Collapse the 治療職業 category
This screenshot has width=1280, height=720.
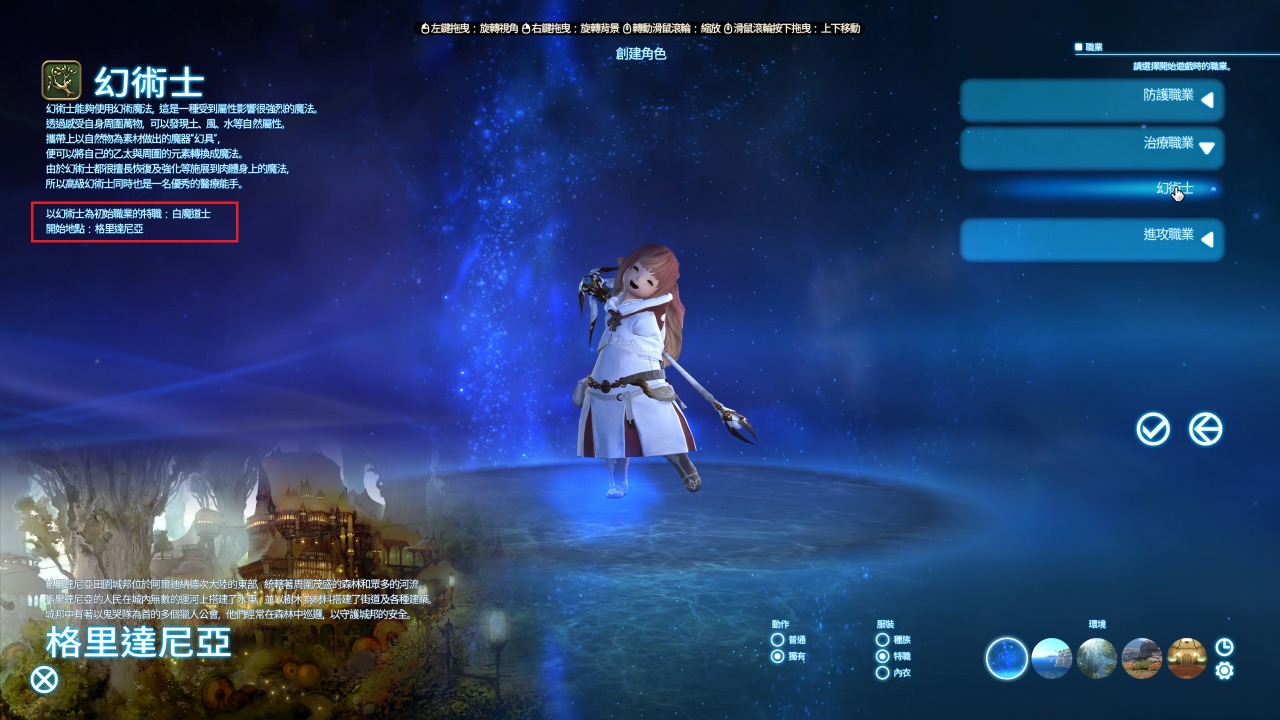[1092, 148]
